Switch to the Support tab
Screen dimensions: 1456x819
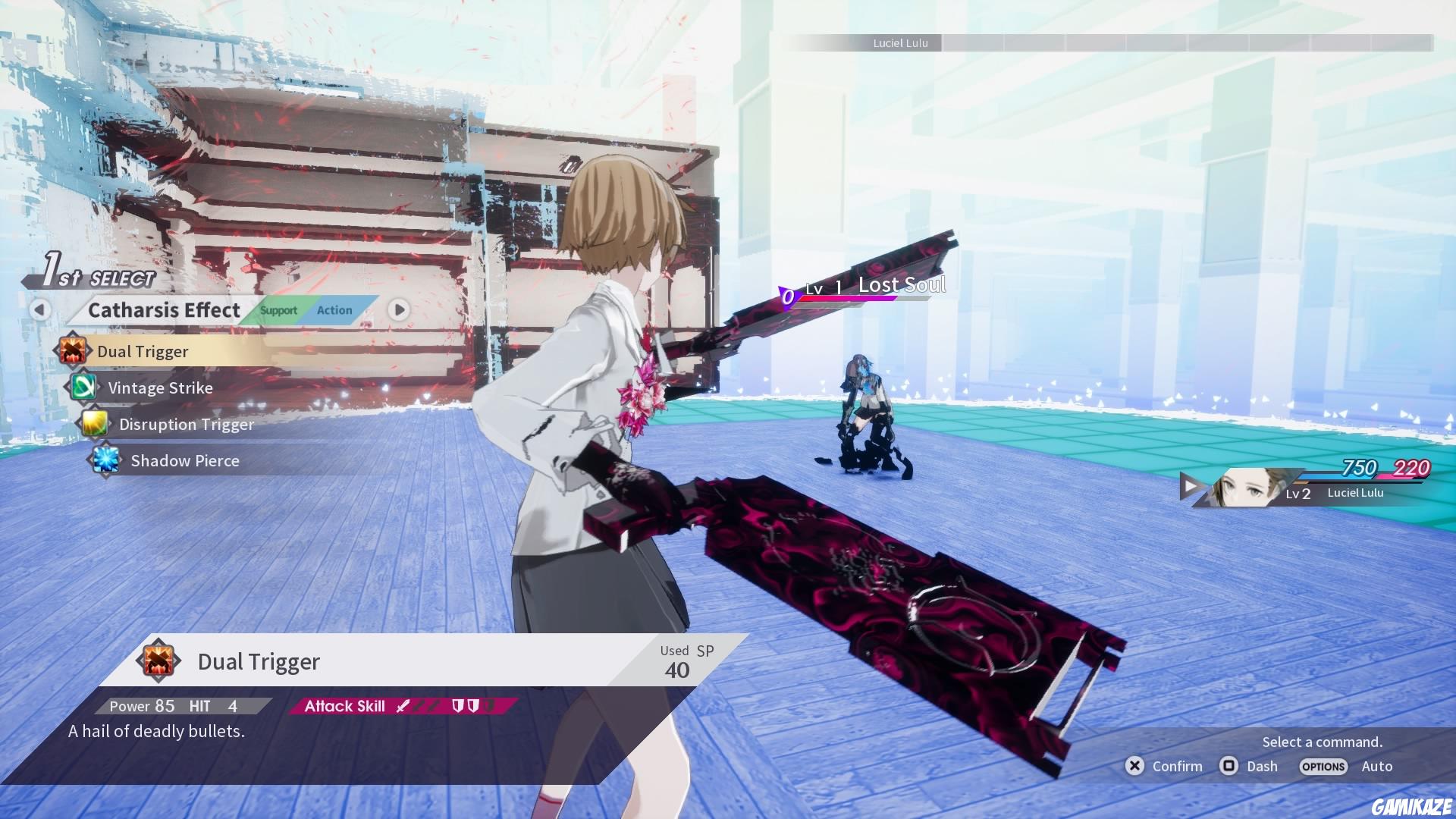(x=278, y=310)
